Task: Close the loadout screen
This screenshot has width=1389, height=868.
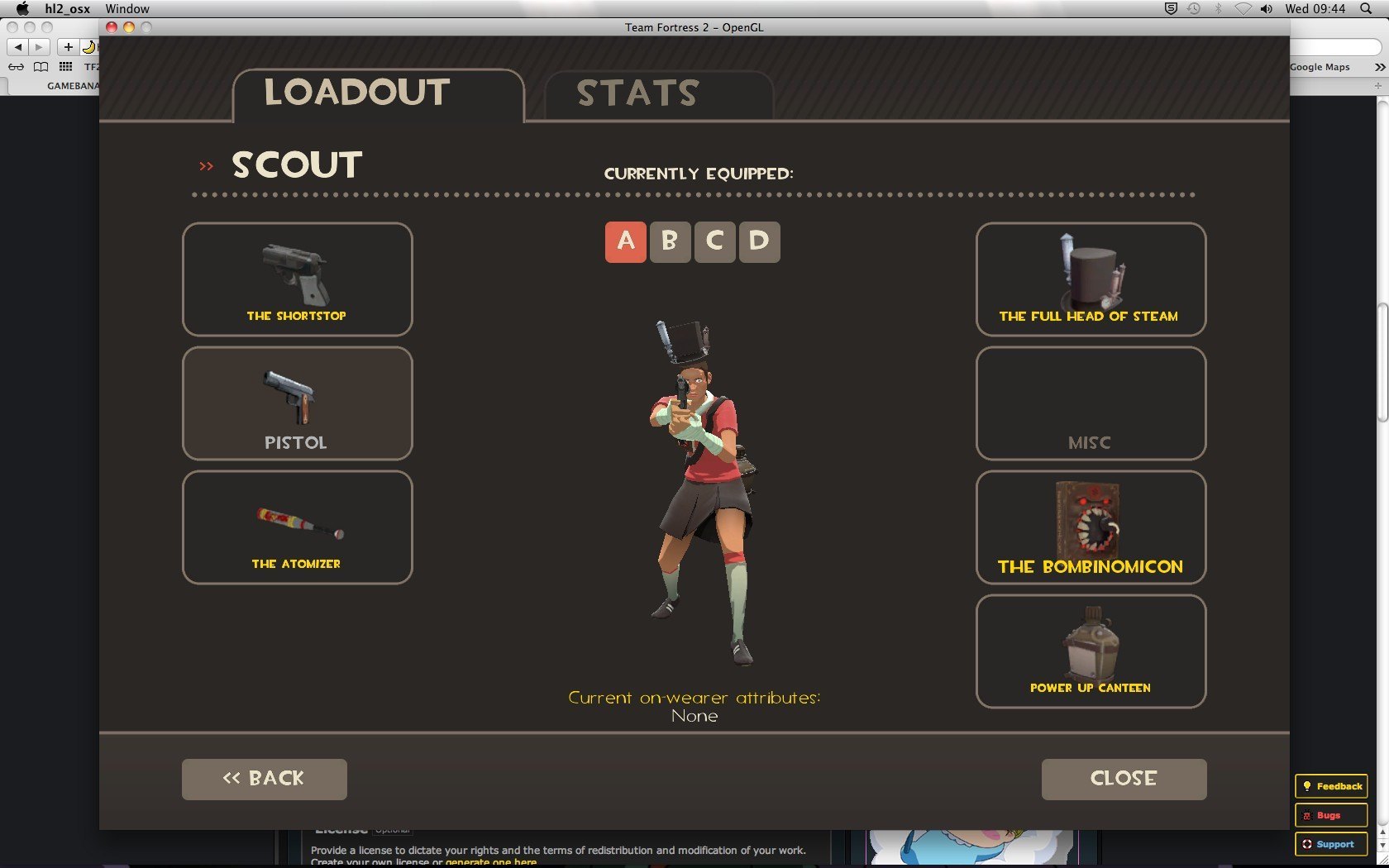Action: tap(1124, 779)
